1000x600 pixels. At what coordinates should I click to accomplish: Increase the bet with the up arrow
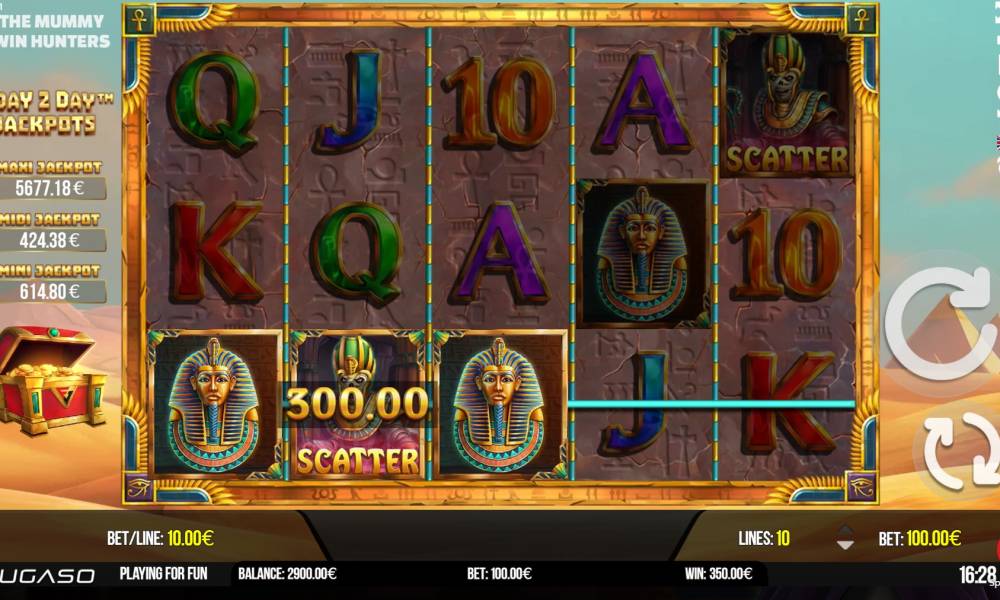[x=845, y=531]
